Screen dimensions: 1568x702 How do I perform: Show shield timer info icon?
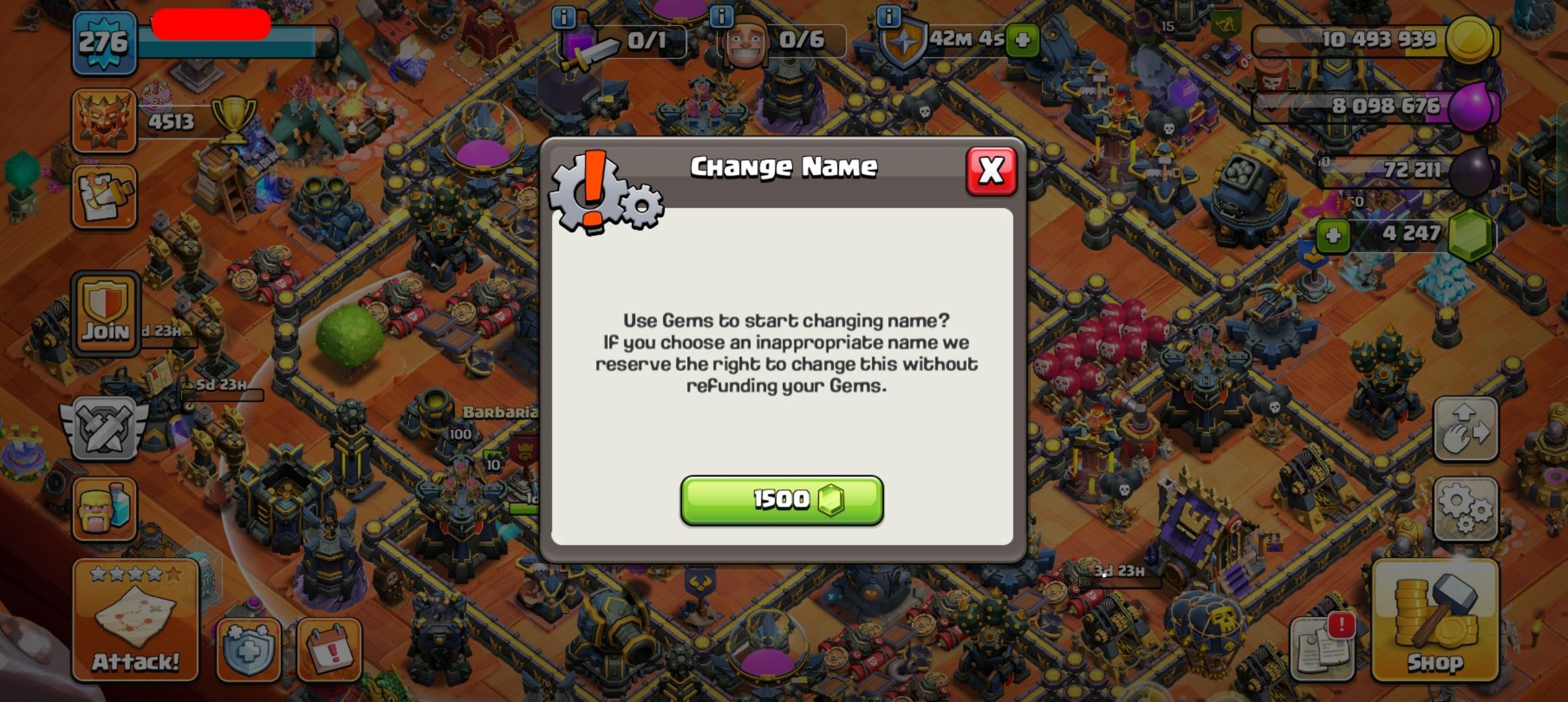889,16
